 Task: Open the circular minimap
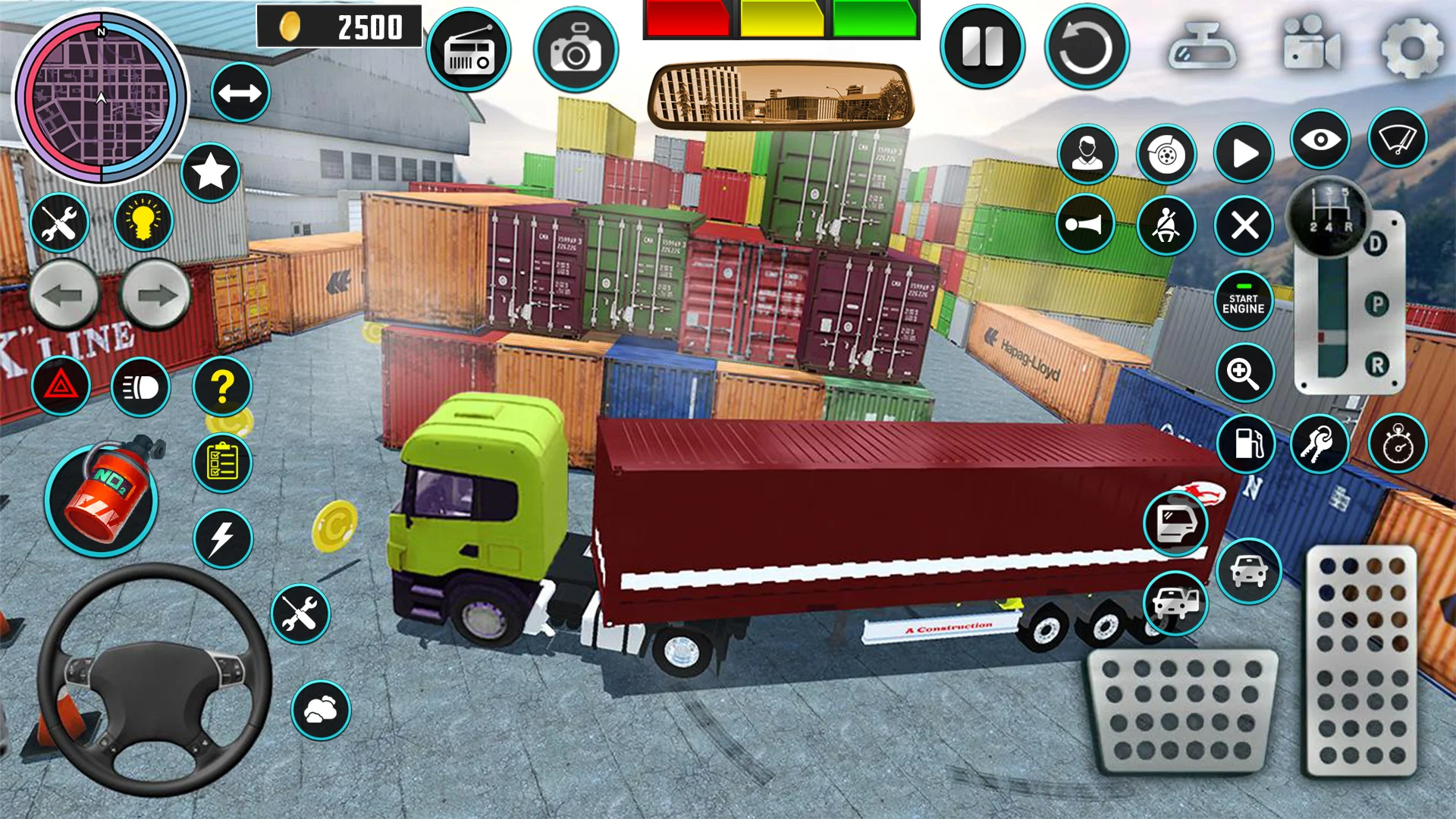pos(101,97)
